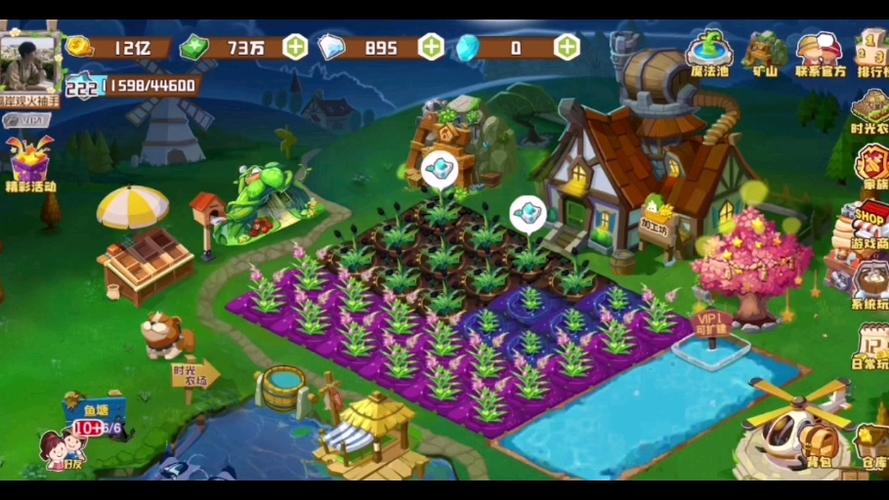Tap the plus button beside 895 diamonds
The width and height of the screenshot is (889, 500).
431,46
